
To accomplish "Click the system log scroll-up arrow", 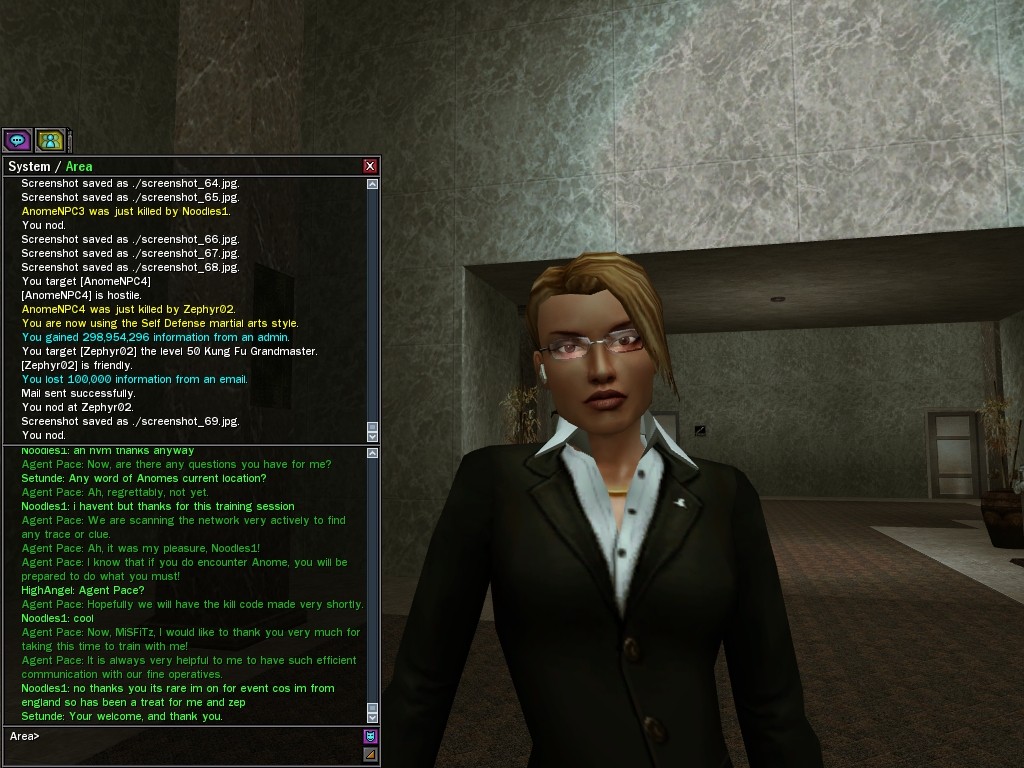I will [373, 184].
